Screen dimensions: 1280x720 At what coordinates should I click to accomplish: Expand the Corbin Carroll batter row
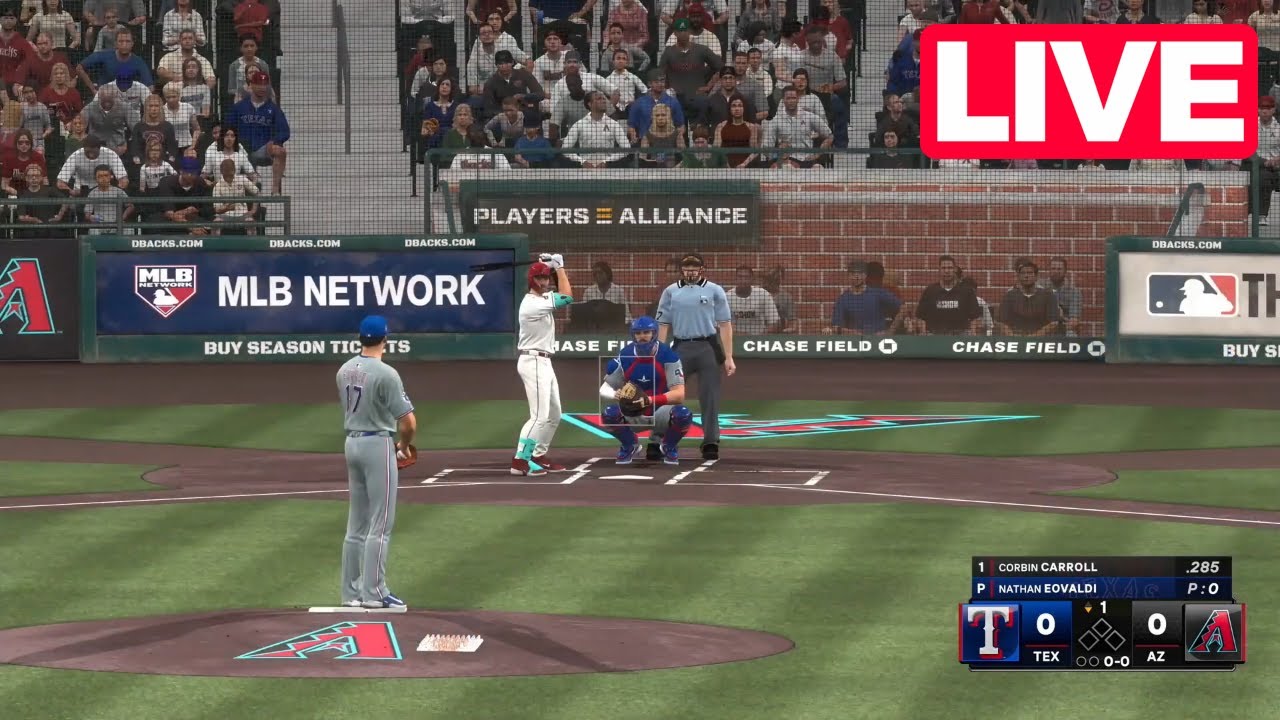tap(1049, 566)
